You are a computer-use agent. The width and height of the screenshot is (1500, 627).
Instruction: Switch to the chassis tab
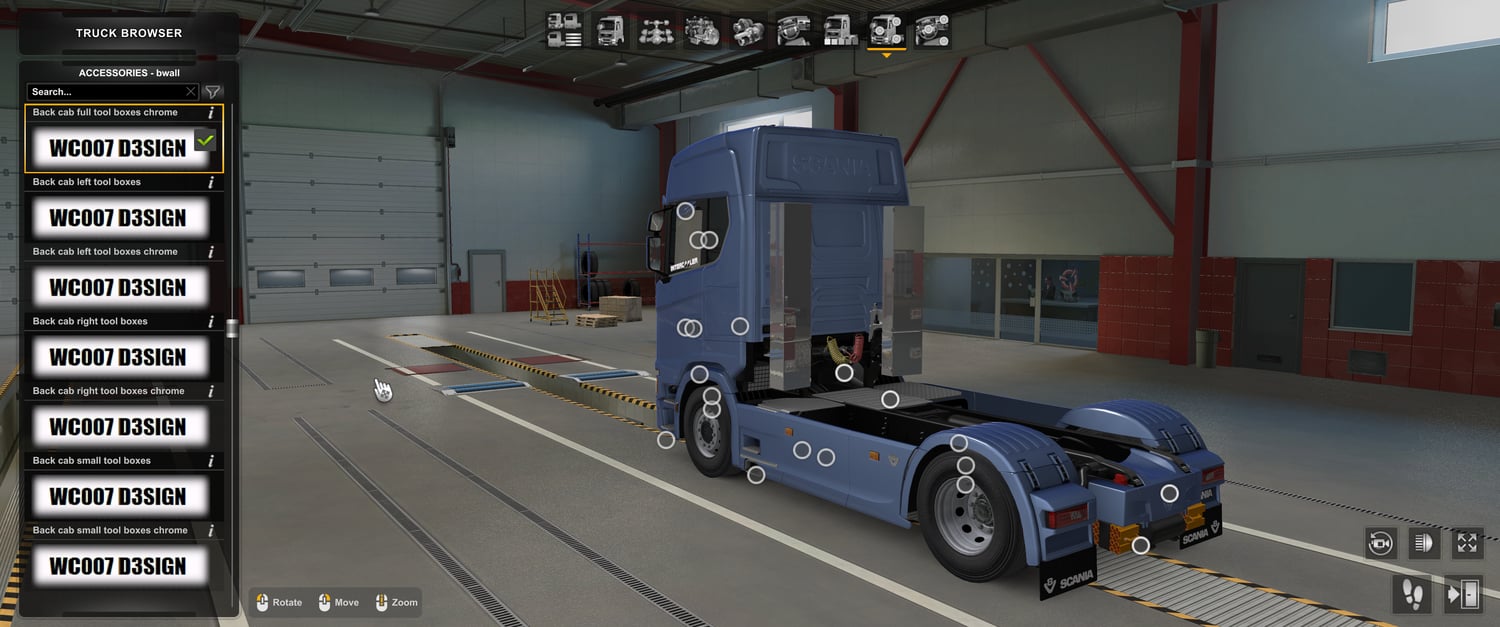click(656, 31)
